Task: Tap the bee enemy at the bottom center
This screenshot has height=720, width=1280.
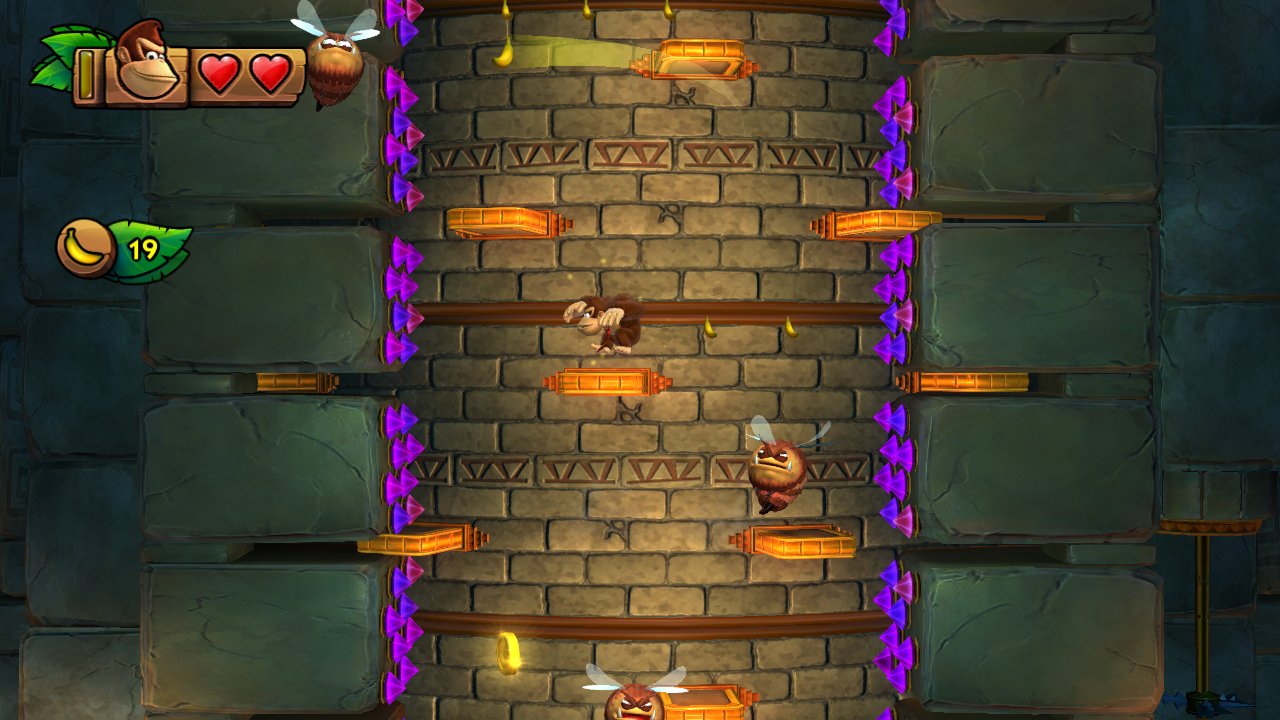Action: (x=637, y=700)
